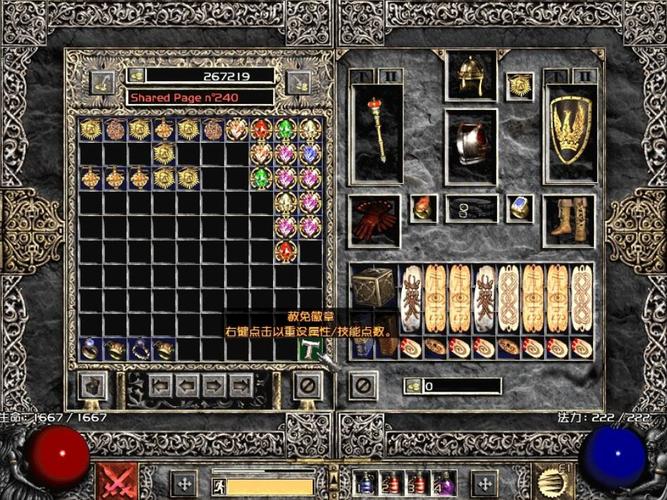This screenshot has height=500, width=667.
Task: Pick up the blue ring in stash
Action: [90, 349]
